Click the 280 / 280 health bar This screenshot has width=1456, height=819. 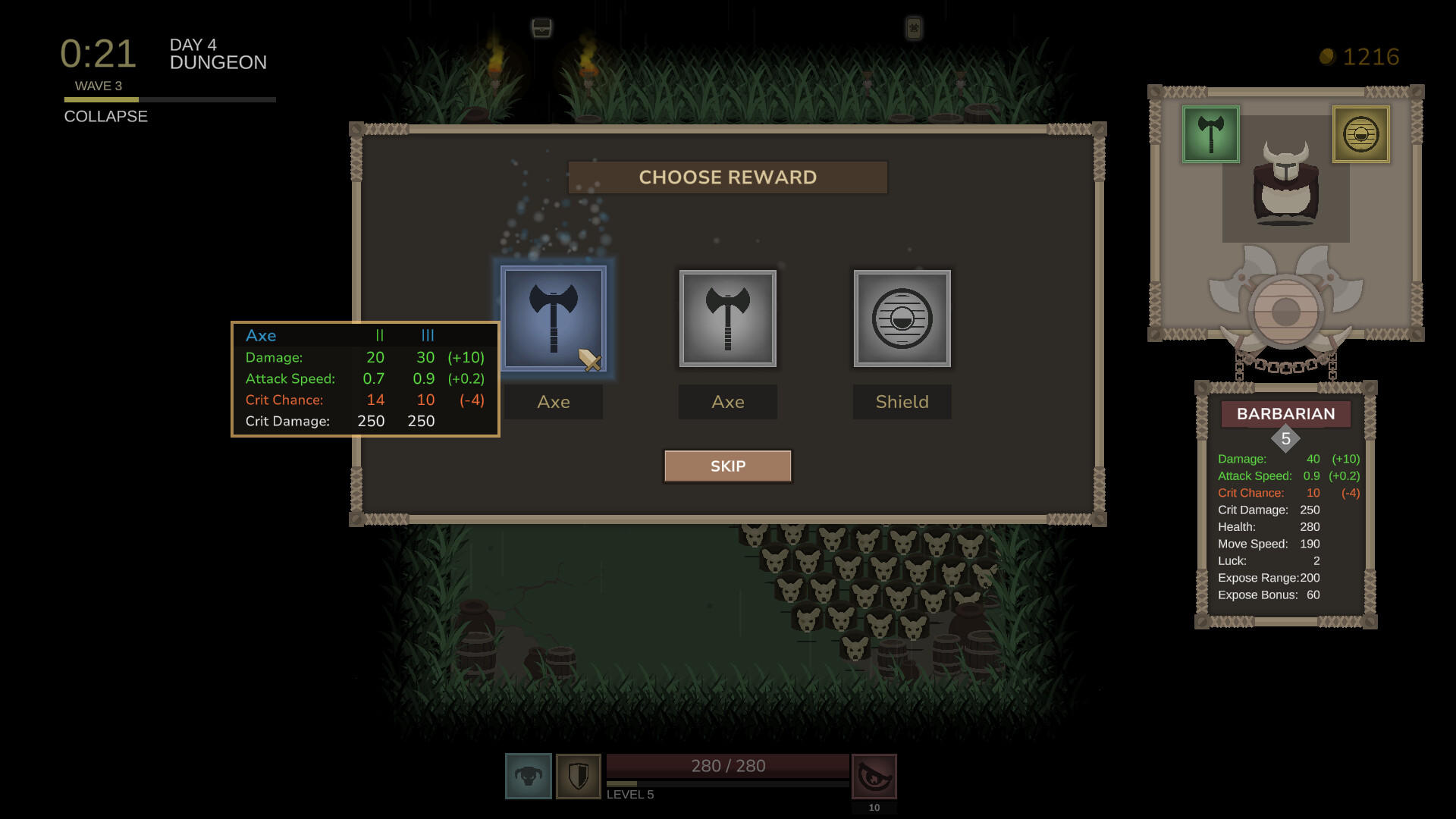click(x=726, y=766)
